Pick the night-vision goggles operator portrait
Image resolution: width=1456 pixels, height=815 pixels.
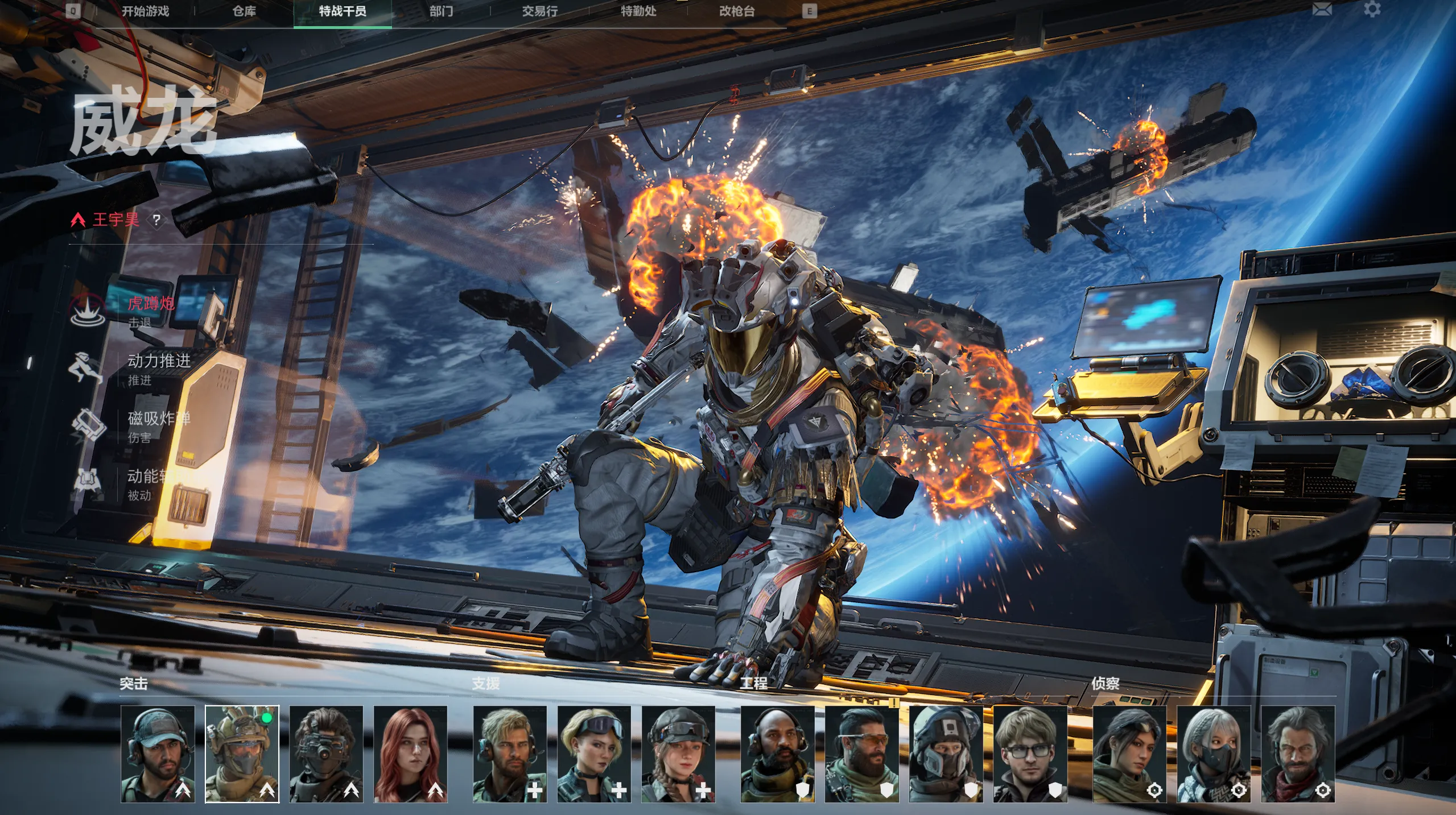[326, 754]
